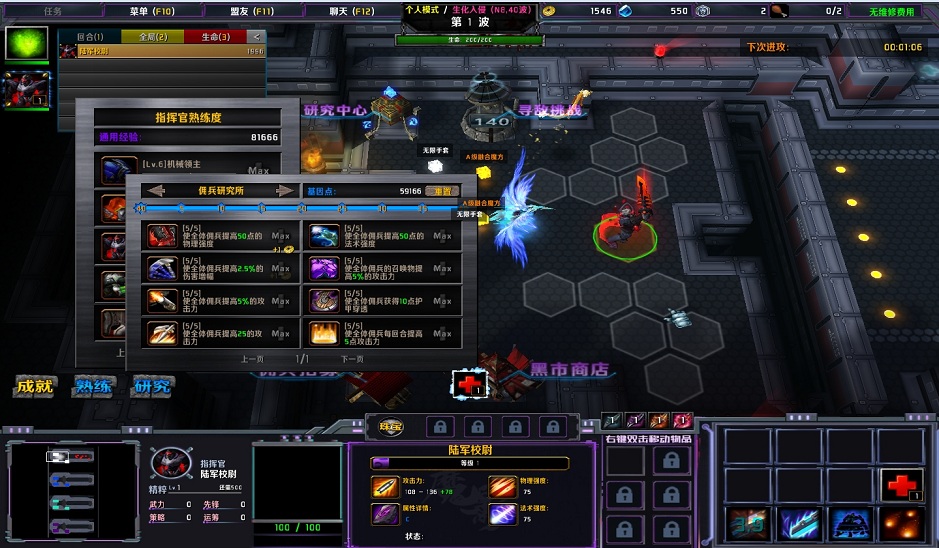Click the 重置 reset button
The height and width of the screenshot is (548, 939).
tap(443, 190)
